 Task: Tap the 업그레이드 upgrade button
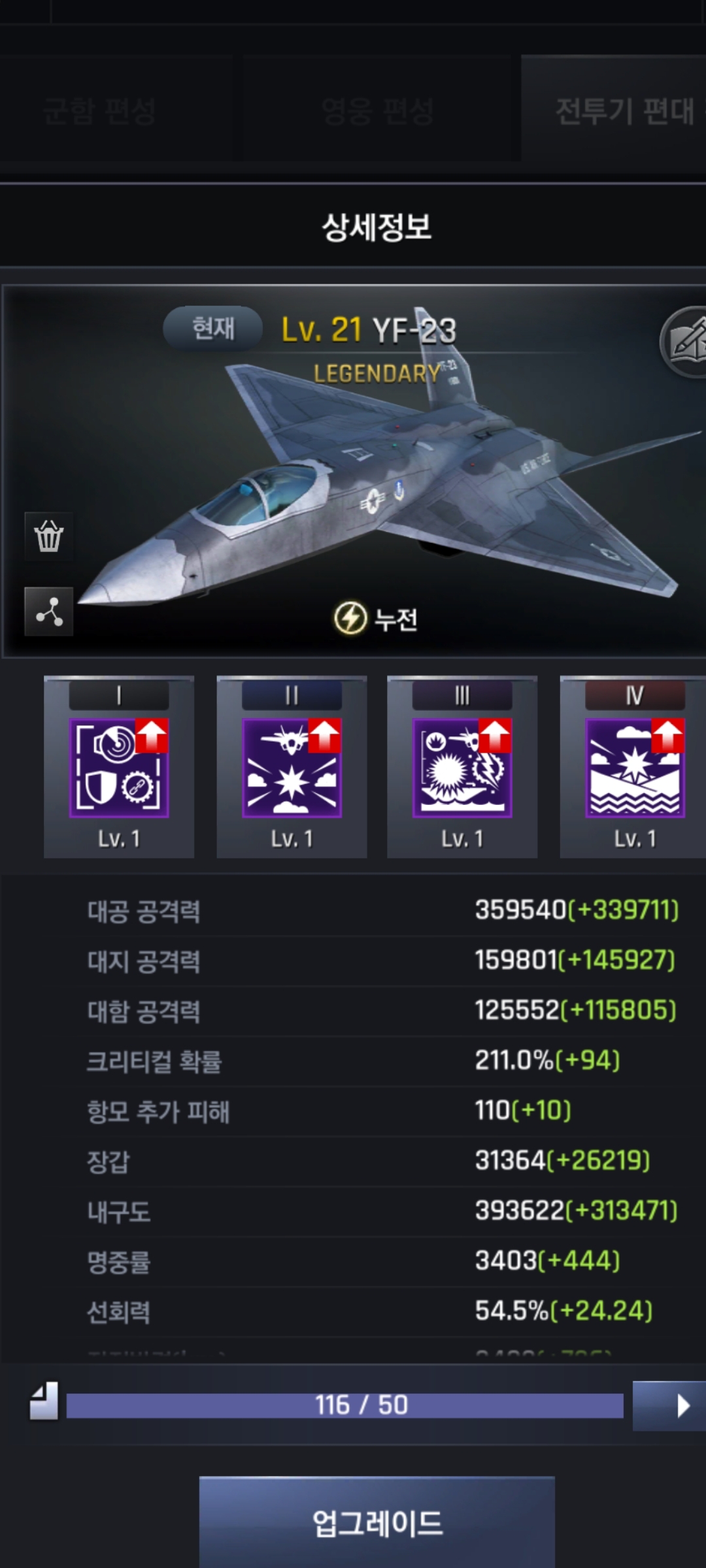pyautogui.click(x=377, y=1522)
